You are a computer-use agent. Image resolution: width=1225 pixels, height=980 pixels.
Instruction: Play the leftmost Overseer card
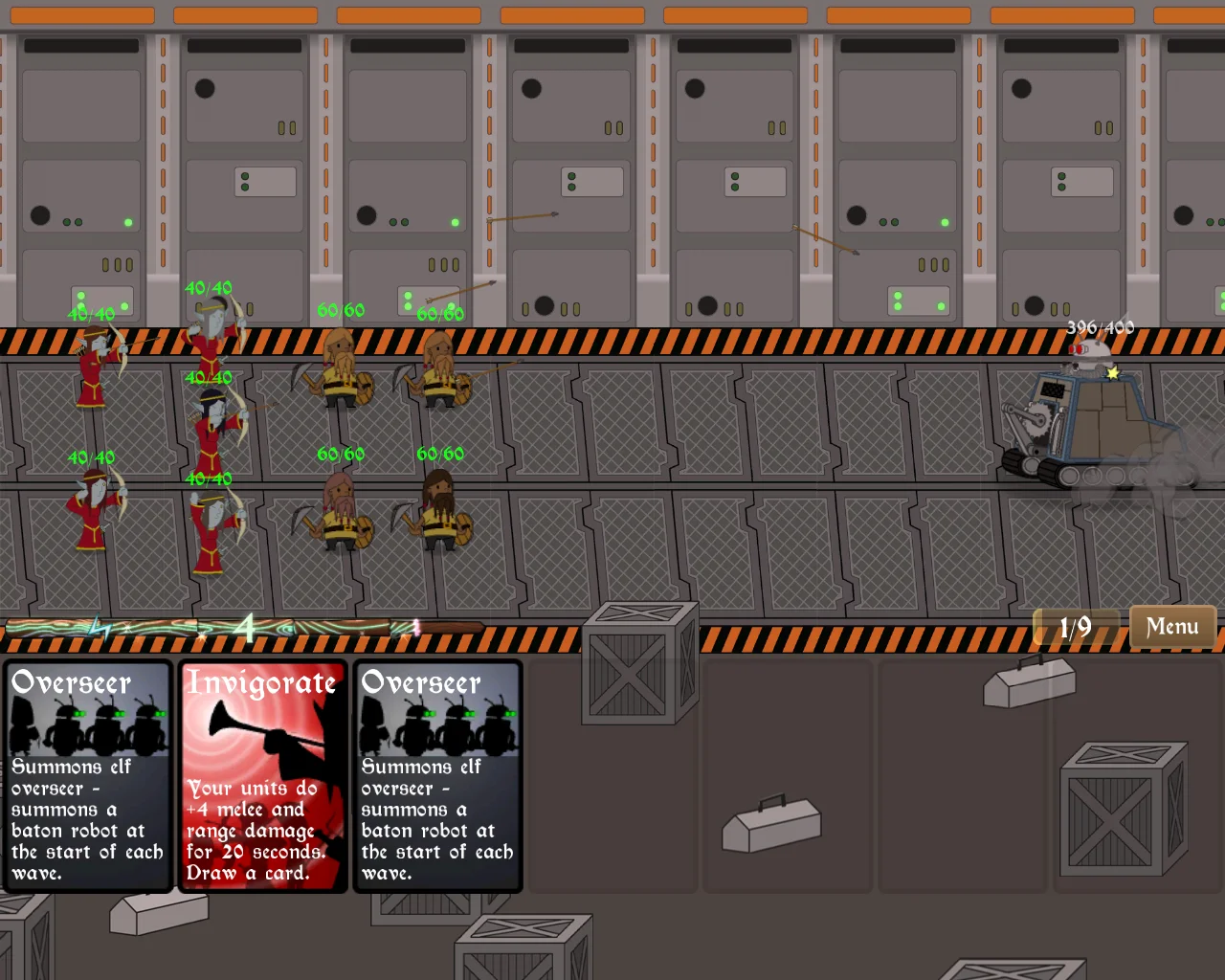click(88, 775)
